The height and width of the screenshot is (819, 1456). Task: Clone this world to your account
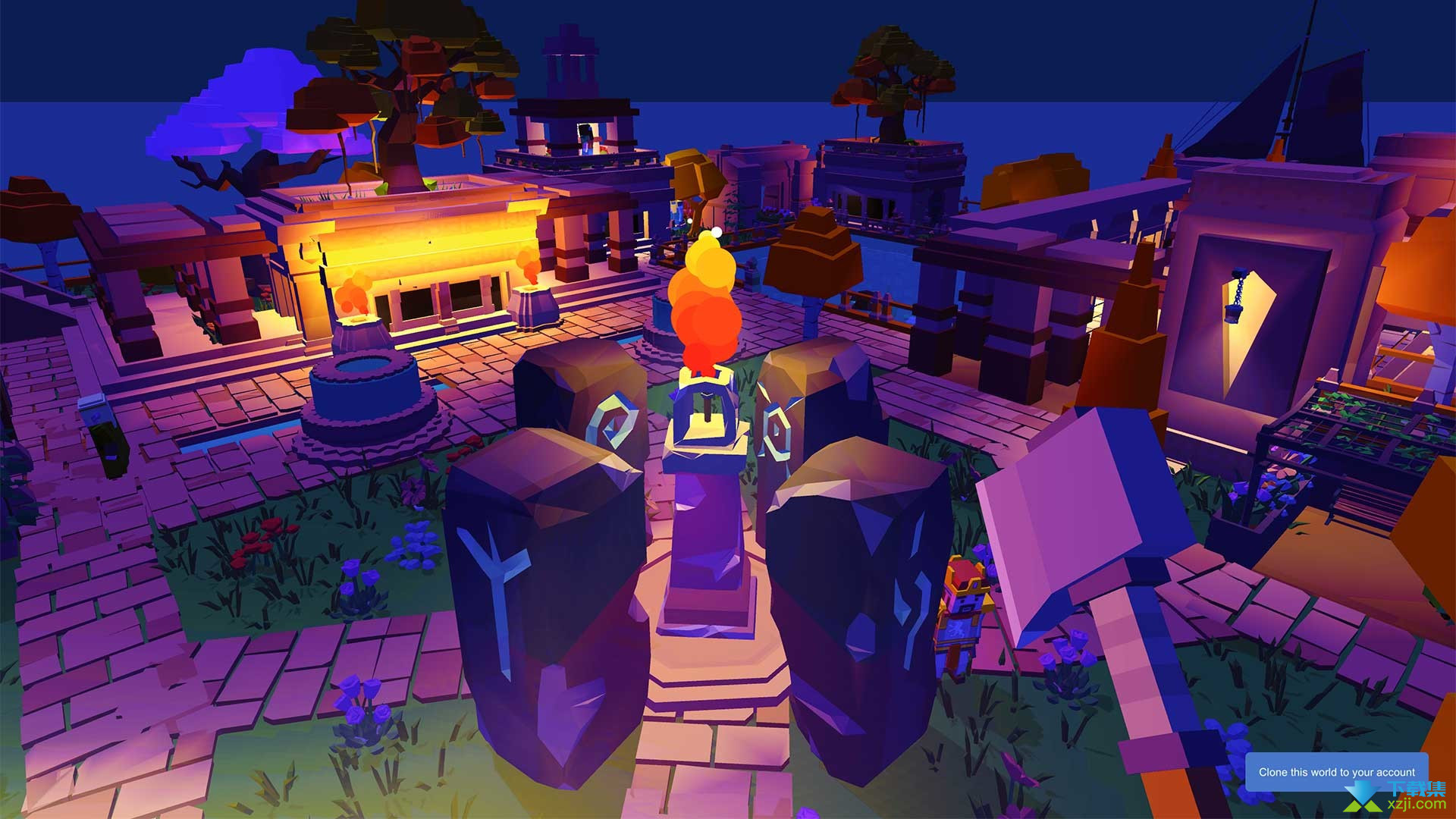[1336, 772]
